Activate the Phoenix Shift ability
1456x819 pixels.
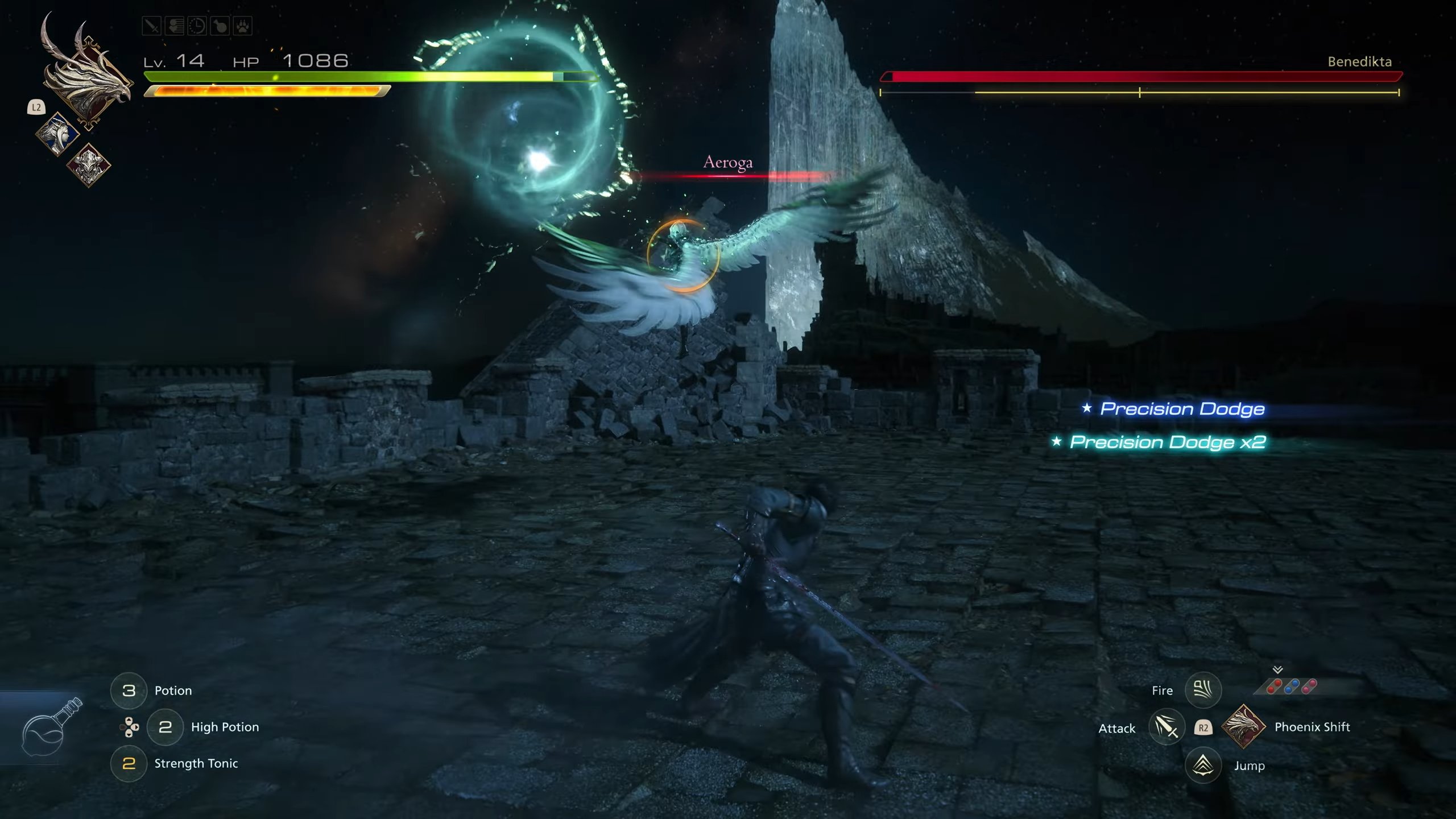click(x=1243, y=726)
